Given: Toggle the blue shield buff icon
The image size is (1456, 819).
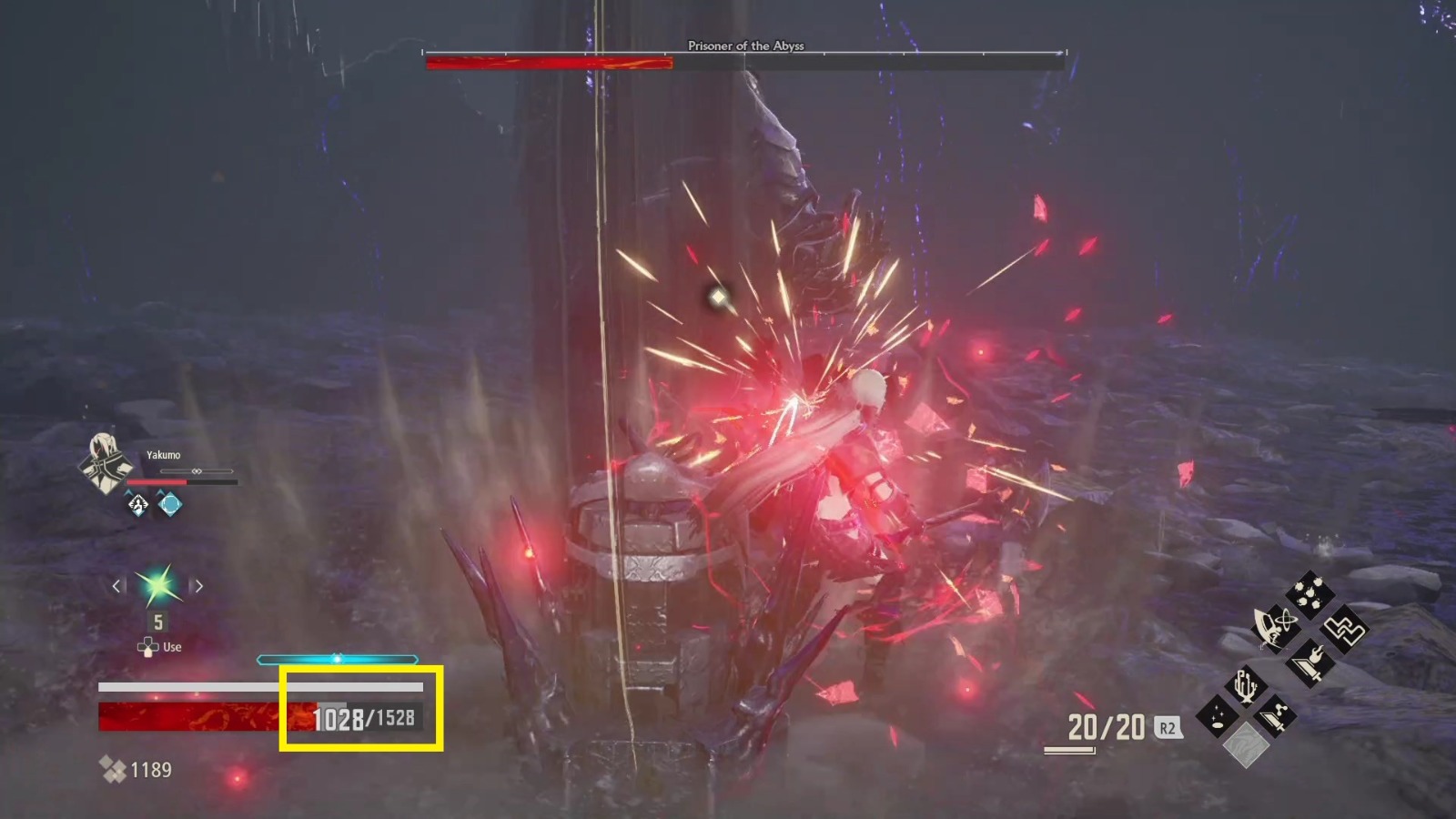Looking at the screenshot, I should [x=170, y=505].
